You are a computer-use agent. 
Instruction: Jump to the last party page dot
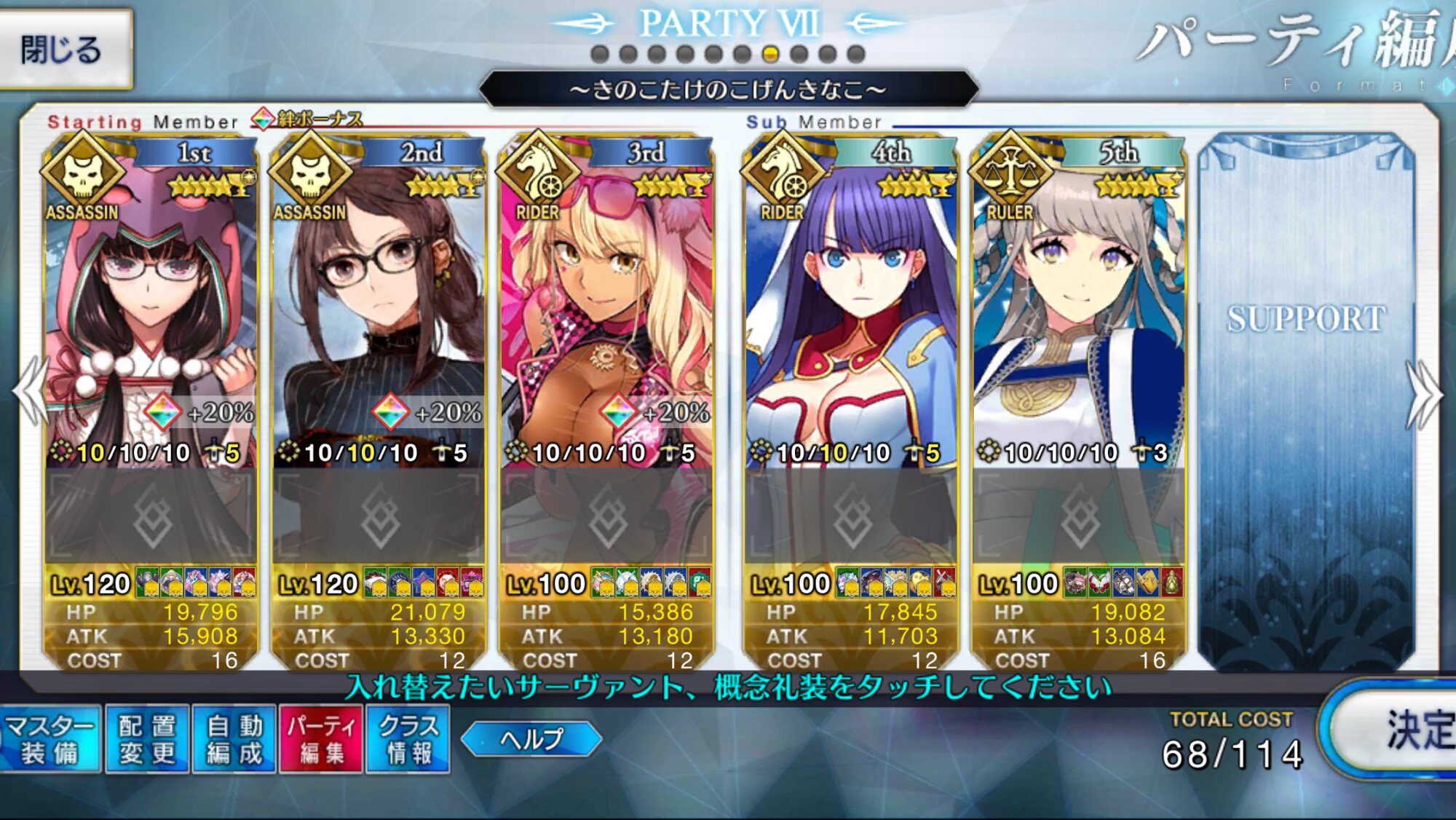pyautogui.click(x=856, y=54)
